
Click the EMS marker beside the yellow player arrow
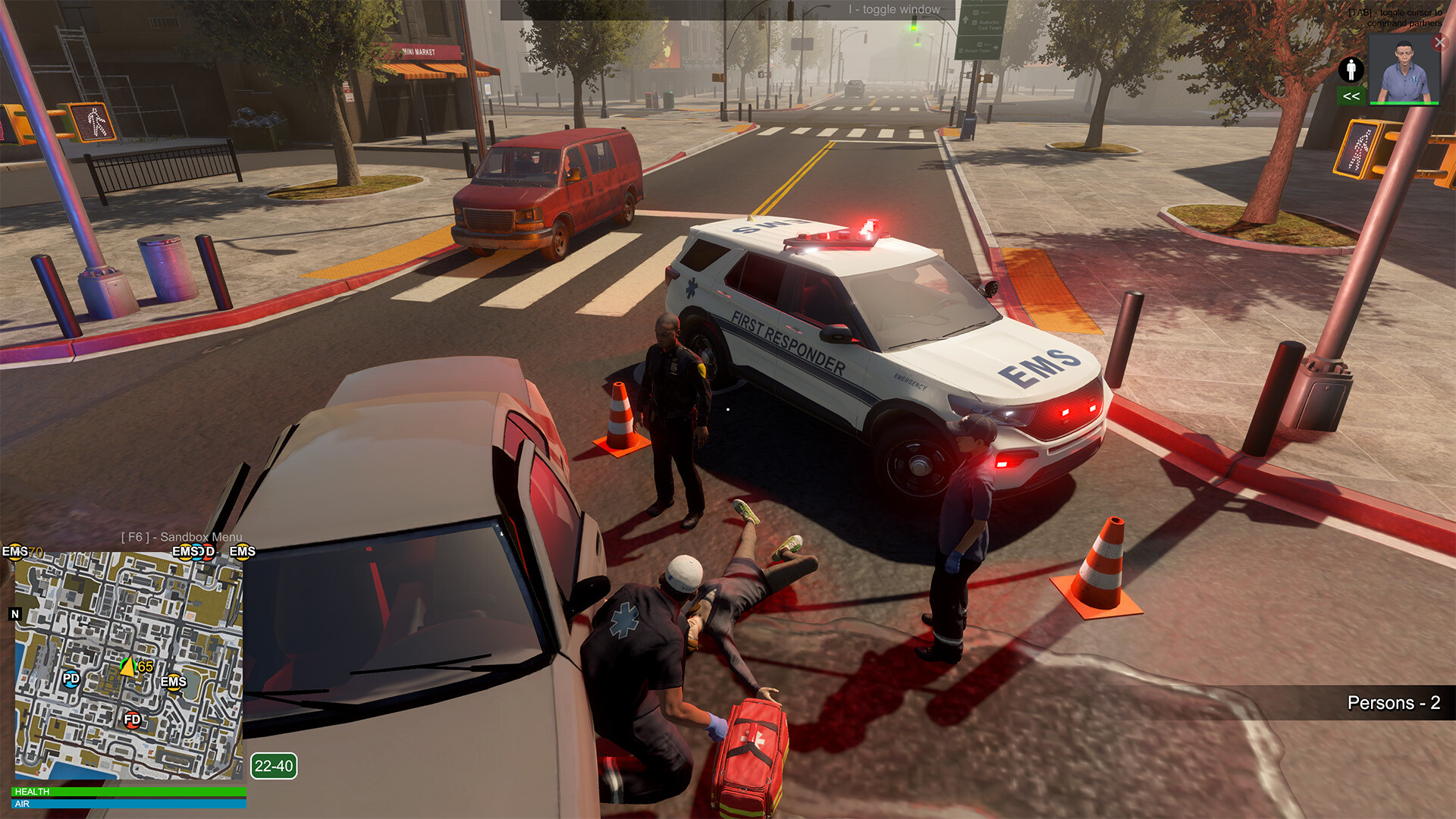174,682
